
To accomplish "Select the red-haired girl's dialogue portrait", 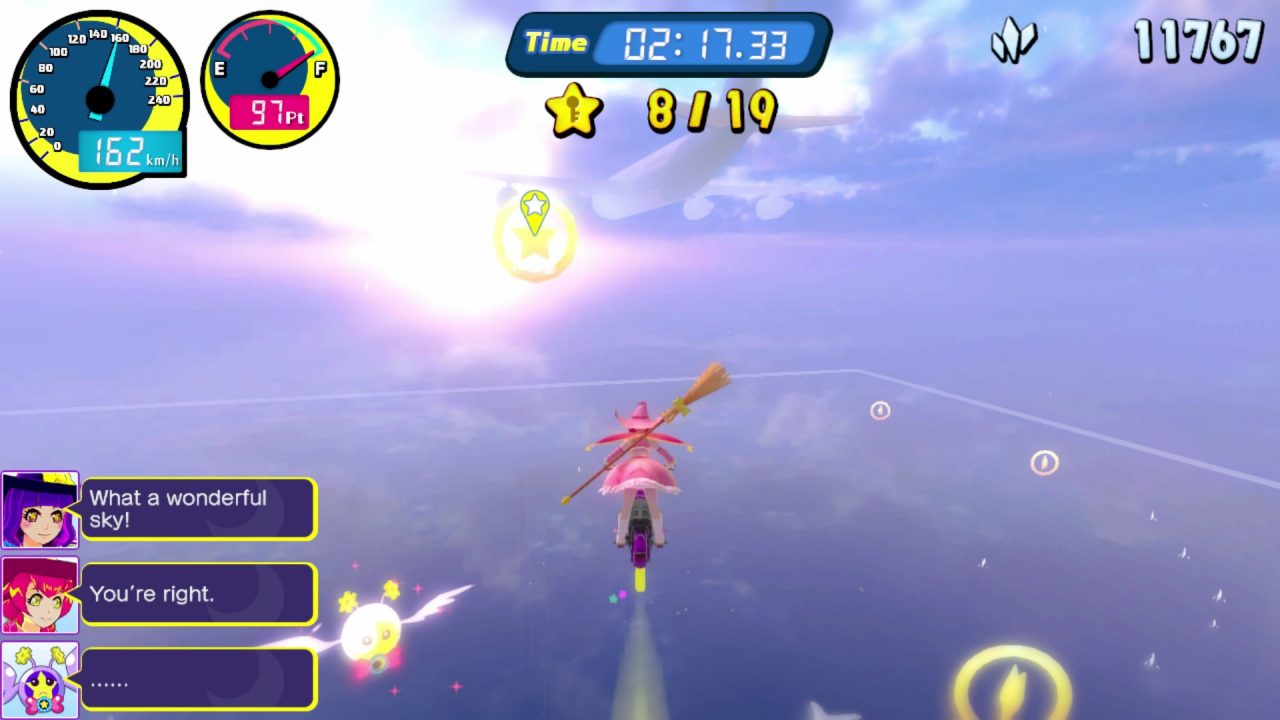I will [40, 595].
